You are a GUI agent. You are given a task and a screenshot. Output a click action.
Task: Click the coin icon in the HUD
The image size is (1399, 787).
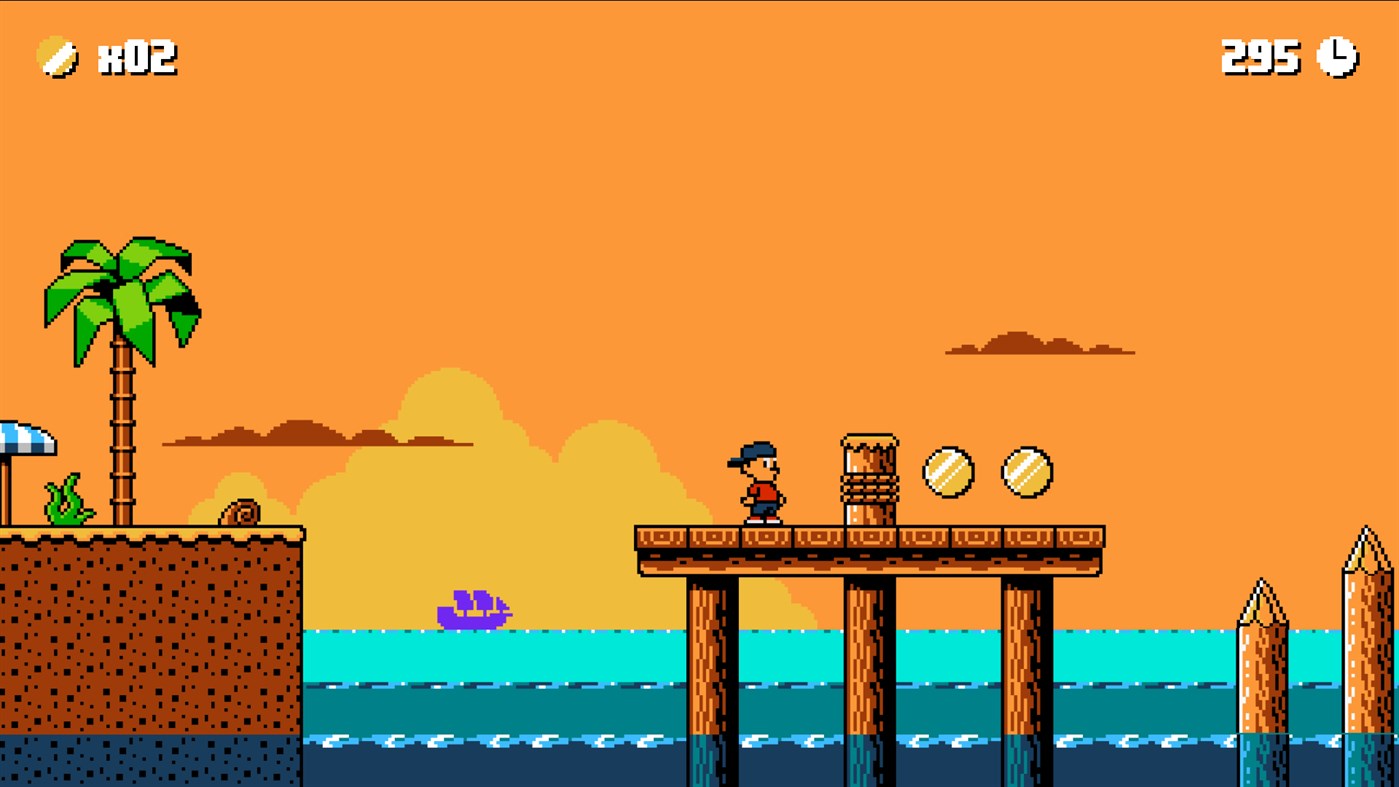pyautogui.click(x=57, y=57)
